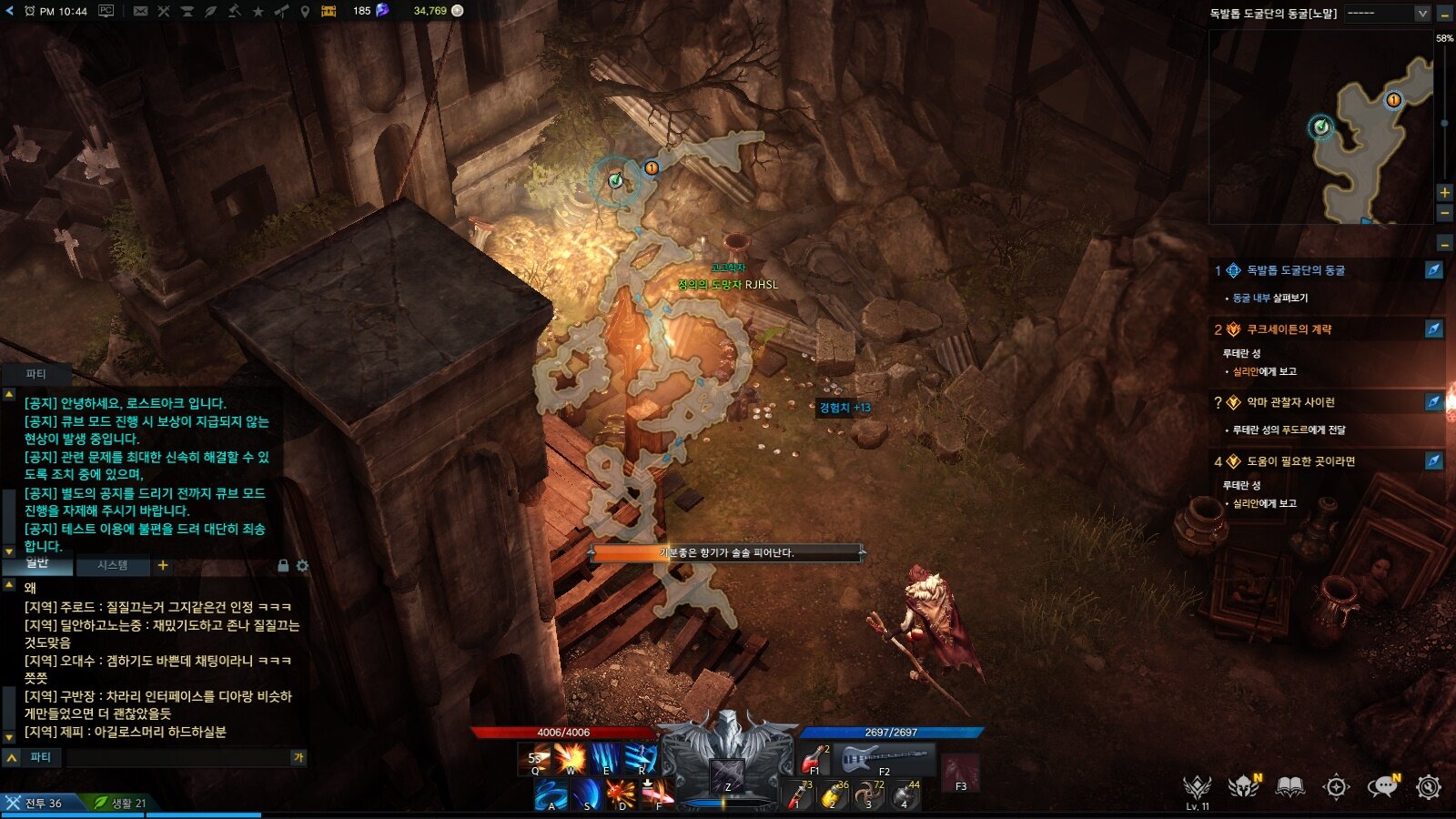Screen dimensions: 1456x819
Task: Open the gold treasure chest icon
Action: pyautogui.click(x=329, y=11)
